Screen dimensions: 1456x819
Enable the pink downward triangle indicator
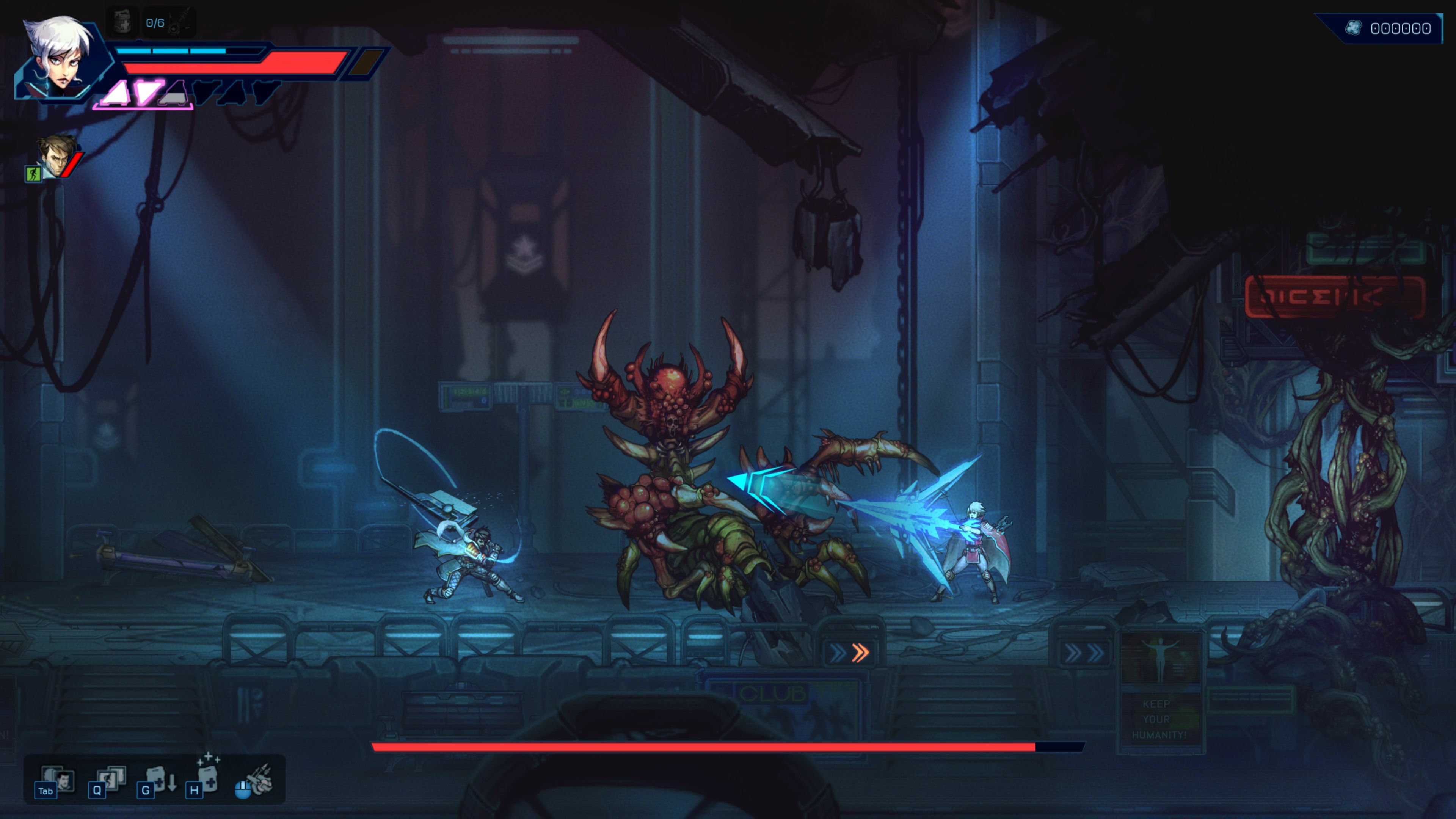[149, 92]
